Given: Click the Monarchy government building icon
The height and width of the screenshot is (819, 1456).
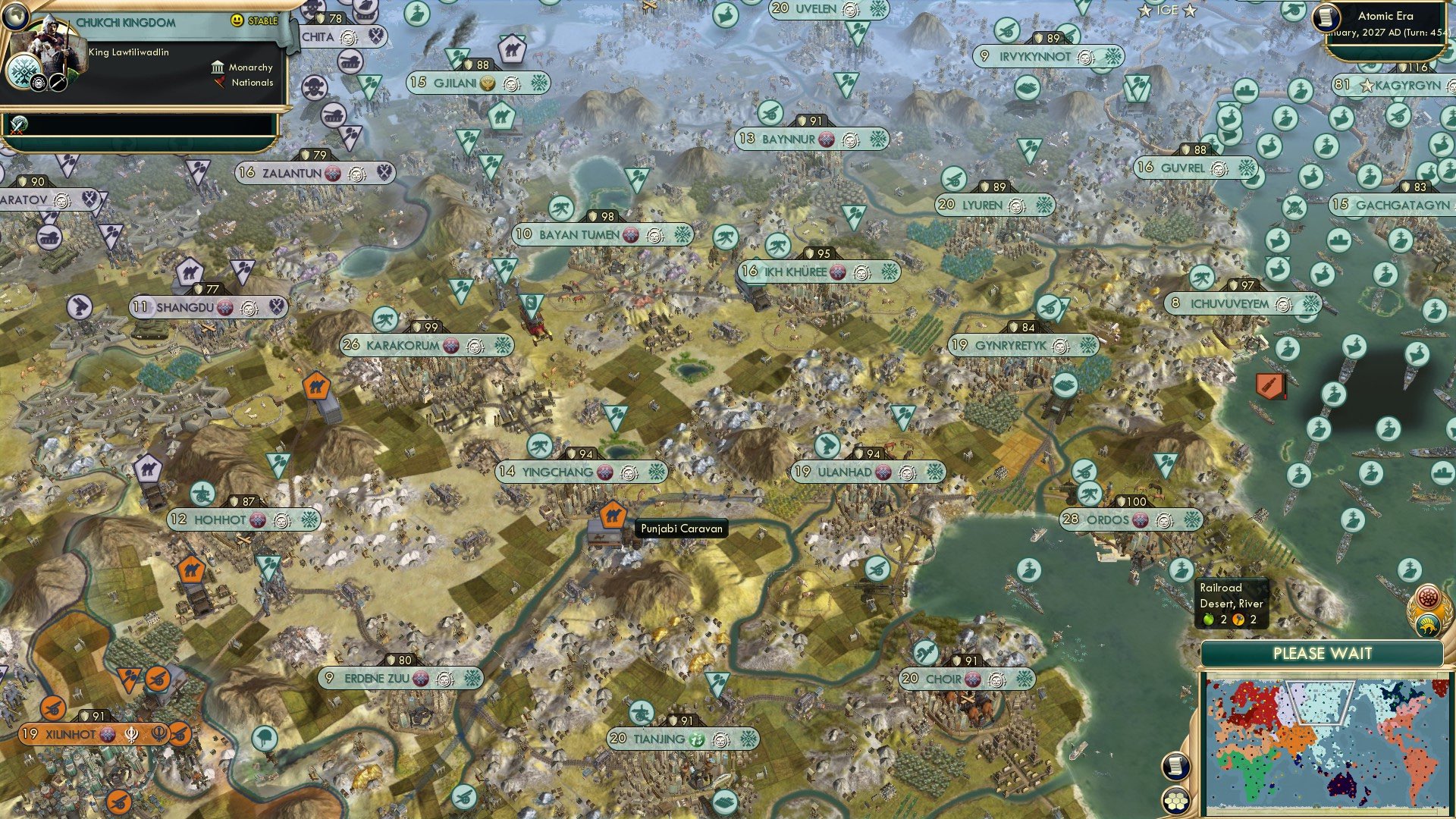Looking at the screenshot, I should (x=218, y=69).
